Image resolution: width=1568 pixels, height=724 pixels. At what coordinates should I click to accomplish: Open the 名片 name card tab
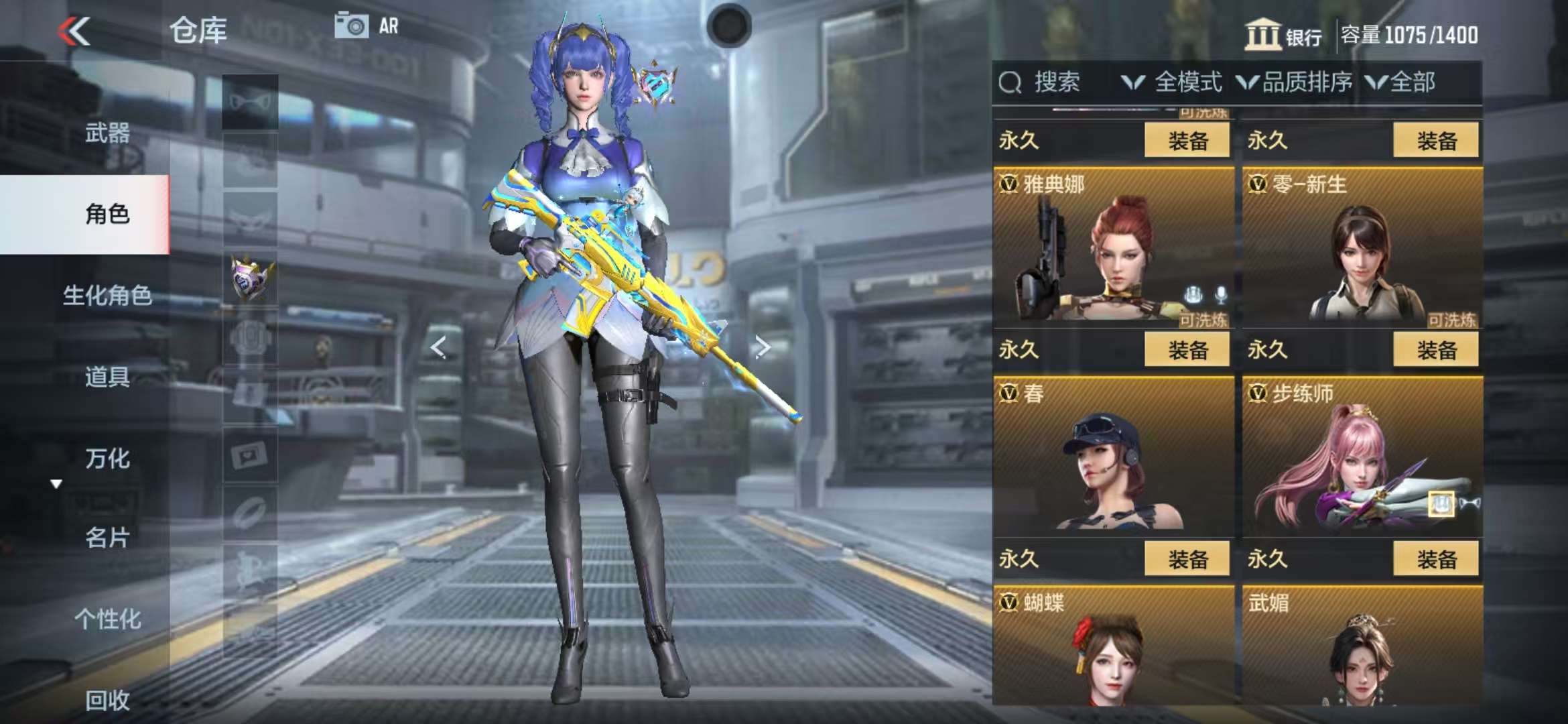click(107, 538)
